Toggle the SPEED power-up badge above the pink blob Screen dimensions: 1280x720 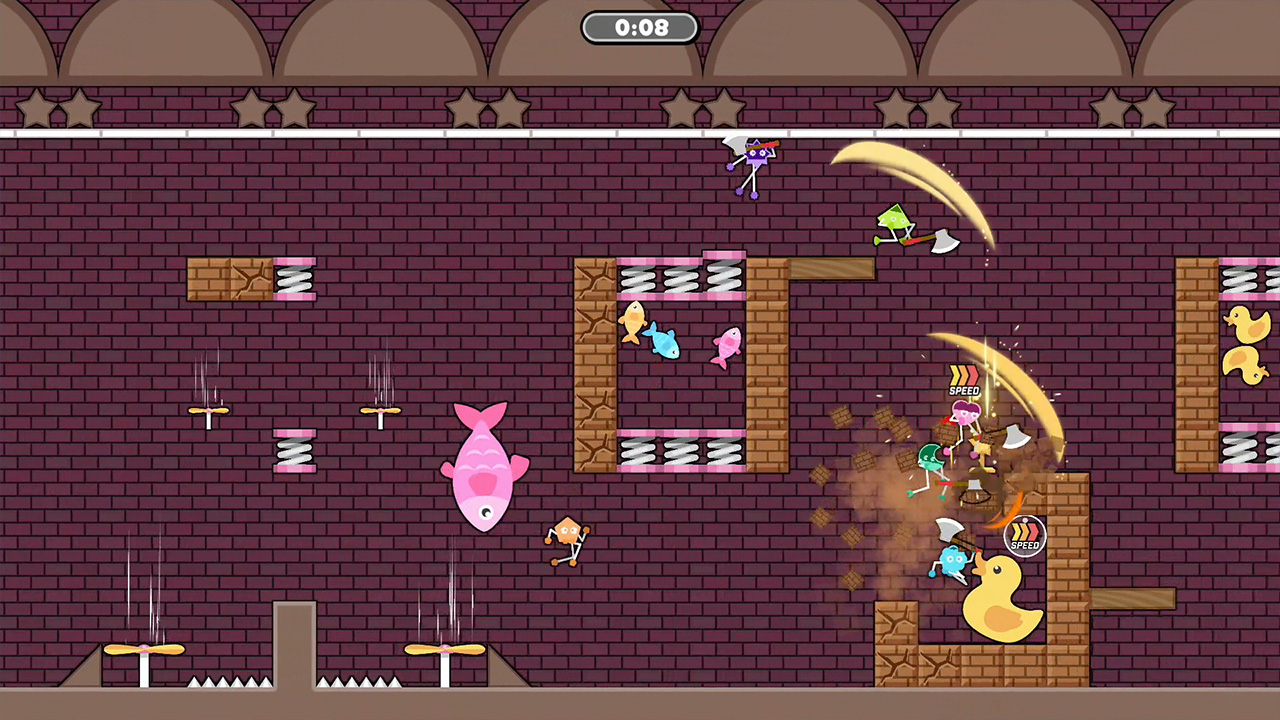[x=964, y=380]
